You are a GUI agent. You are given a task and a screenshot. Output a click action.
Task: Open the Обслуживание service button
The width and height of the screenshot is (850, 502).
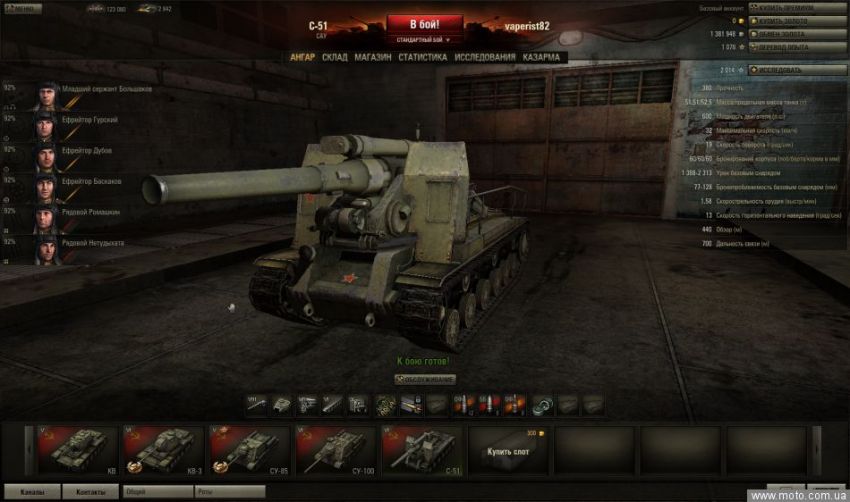point(425,379)
